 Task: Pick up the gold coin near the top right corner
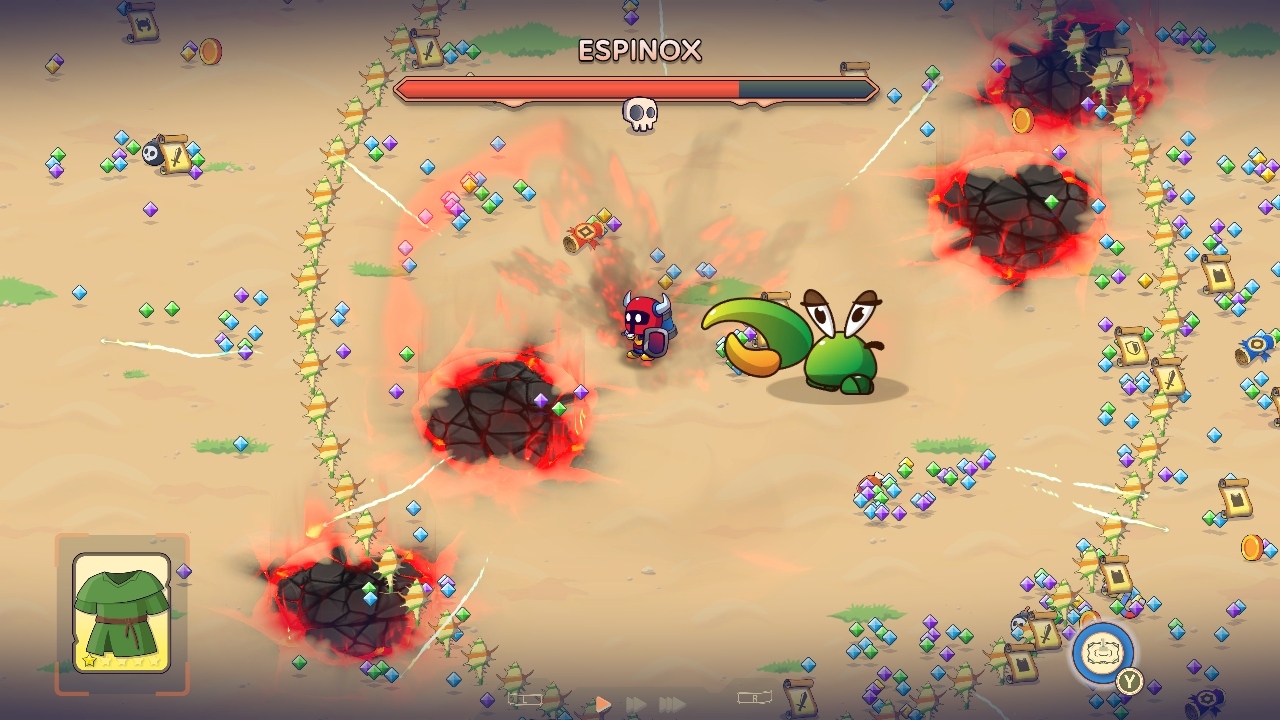click(x=1021, y=121)
